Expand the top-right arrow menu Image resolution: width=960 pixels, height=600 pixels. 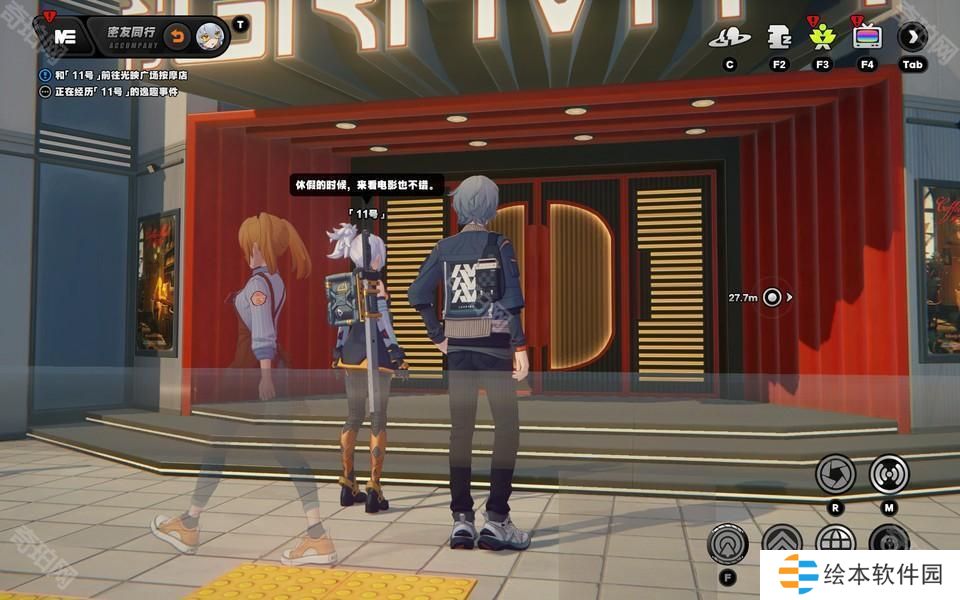pyautogui.click(x=912, y=38)
